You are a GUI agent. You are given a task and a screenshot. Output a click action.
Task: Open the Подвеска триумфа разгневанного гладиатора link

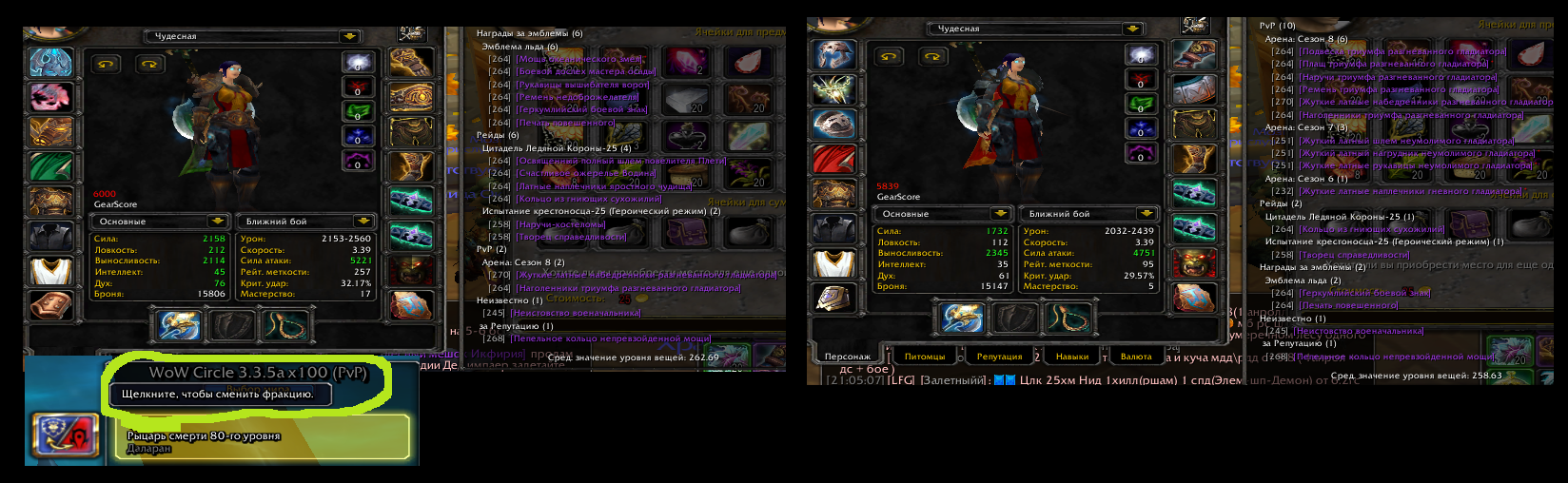click(1401, 51)
